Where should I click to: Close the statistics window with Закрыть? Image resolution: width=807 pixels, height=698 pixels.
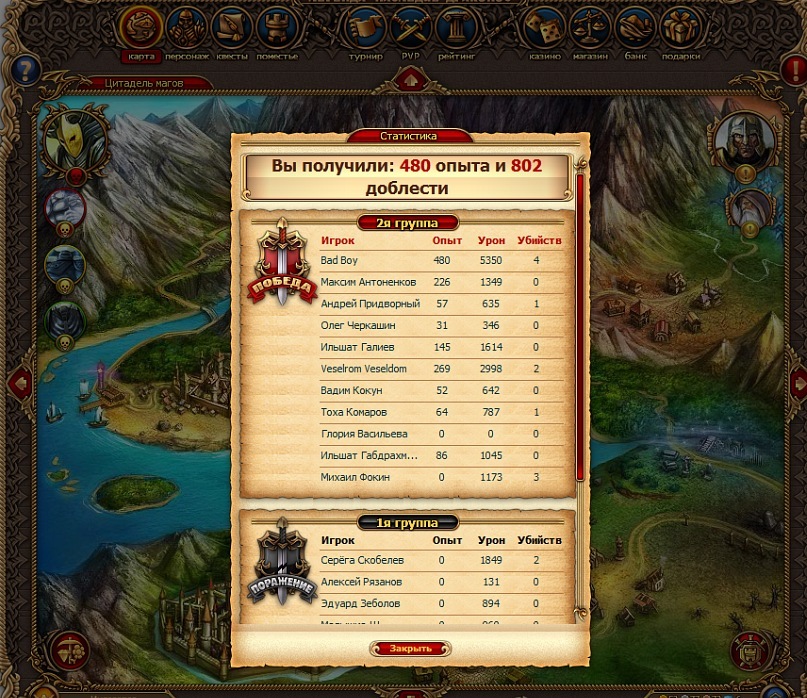coord(410,649)
